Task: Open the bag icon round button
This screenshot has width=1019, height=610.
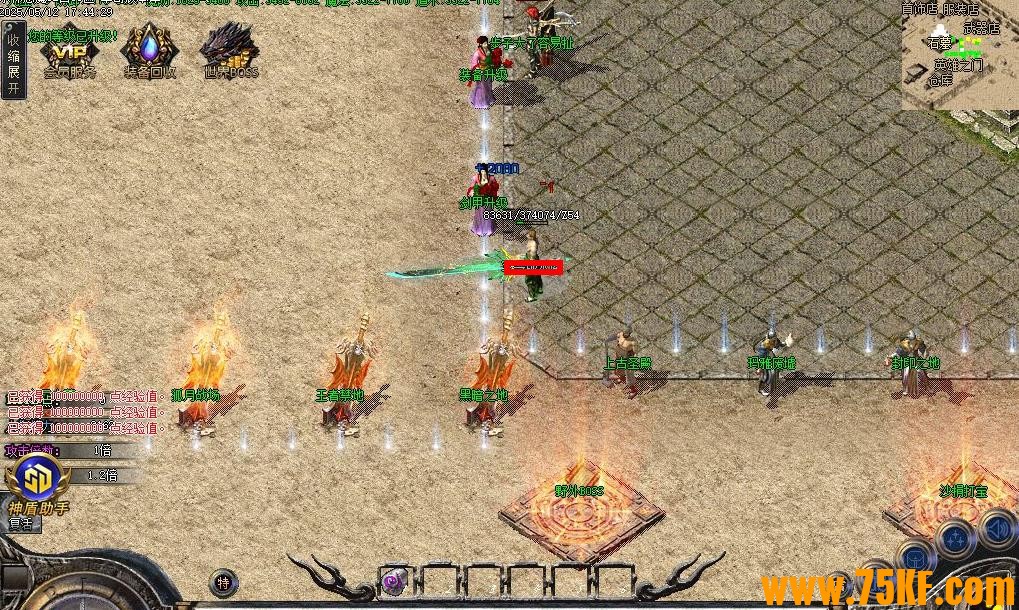Action: click(x=914, y=556)
